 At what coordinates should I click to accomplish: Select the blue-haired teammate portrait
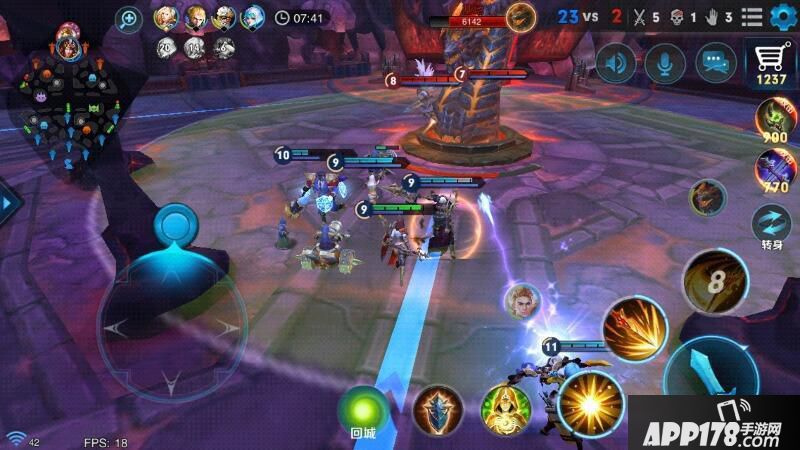point(253,17)
